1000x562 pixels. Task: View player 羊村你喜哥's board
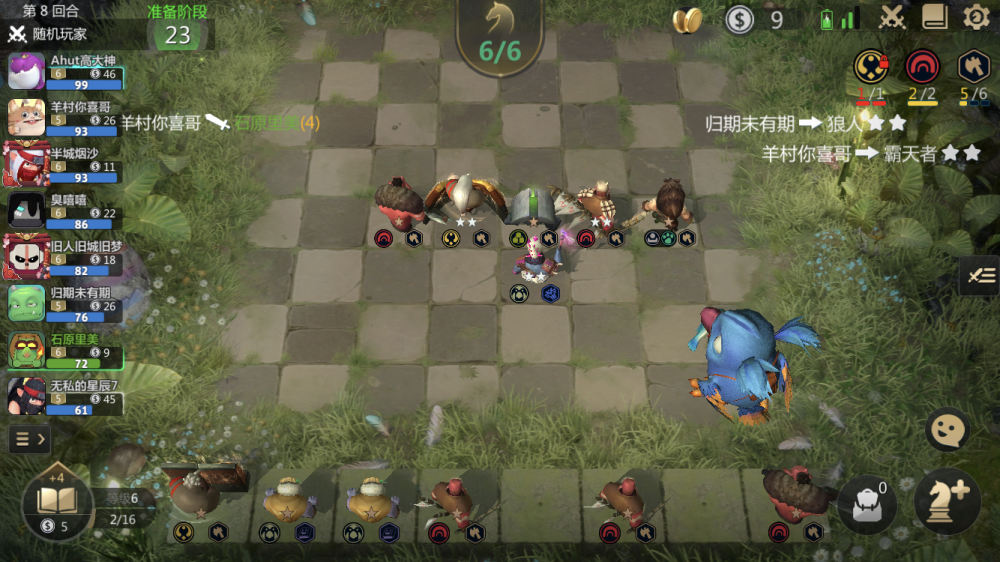[65, 119]
